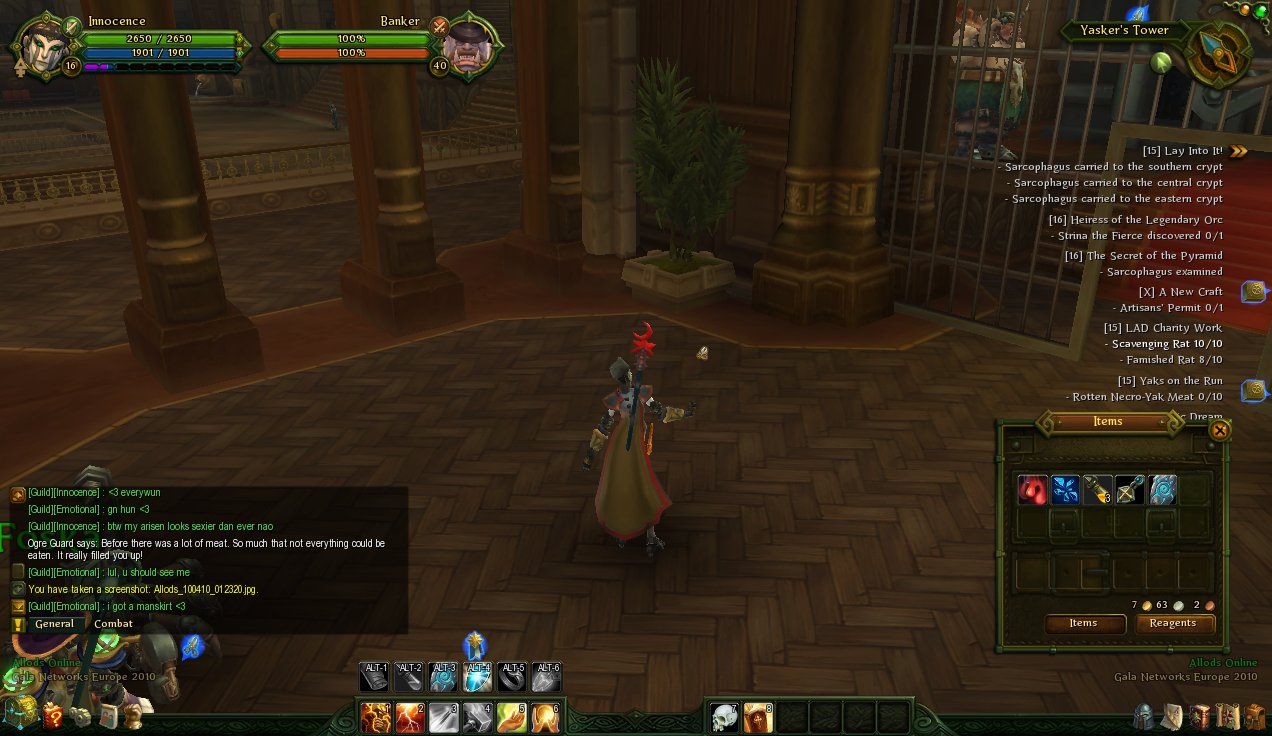The height and width of the screenshot is (736, 1272).
Task: Close the Items bag window
Action: tap(1219, 430)
